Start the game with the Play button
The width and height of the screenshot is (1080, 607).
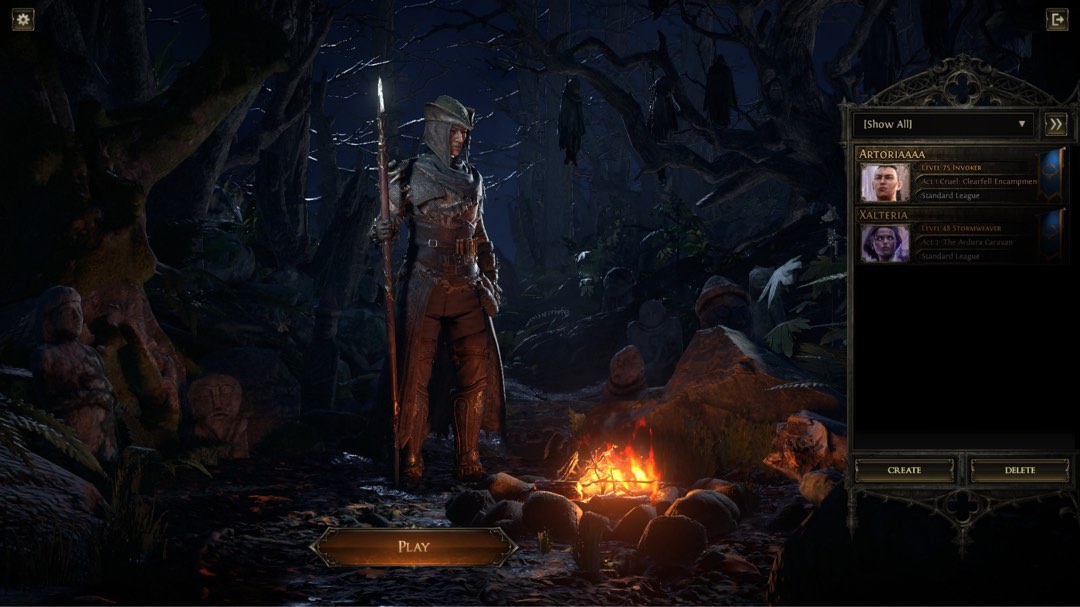coord(413,547)
